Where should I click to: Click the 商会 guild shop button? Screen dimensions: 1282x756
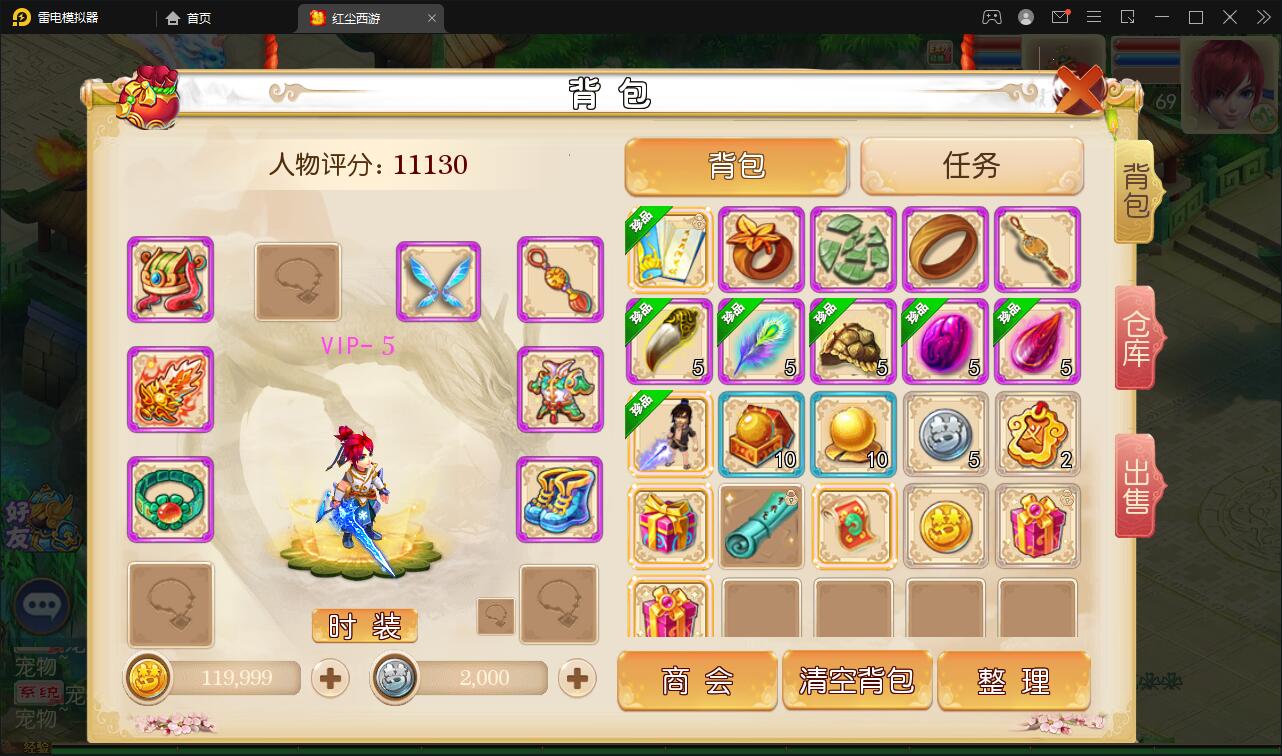coord(697,680)
